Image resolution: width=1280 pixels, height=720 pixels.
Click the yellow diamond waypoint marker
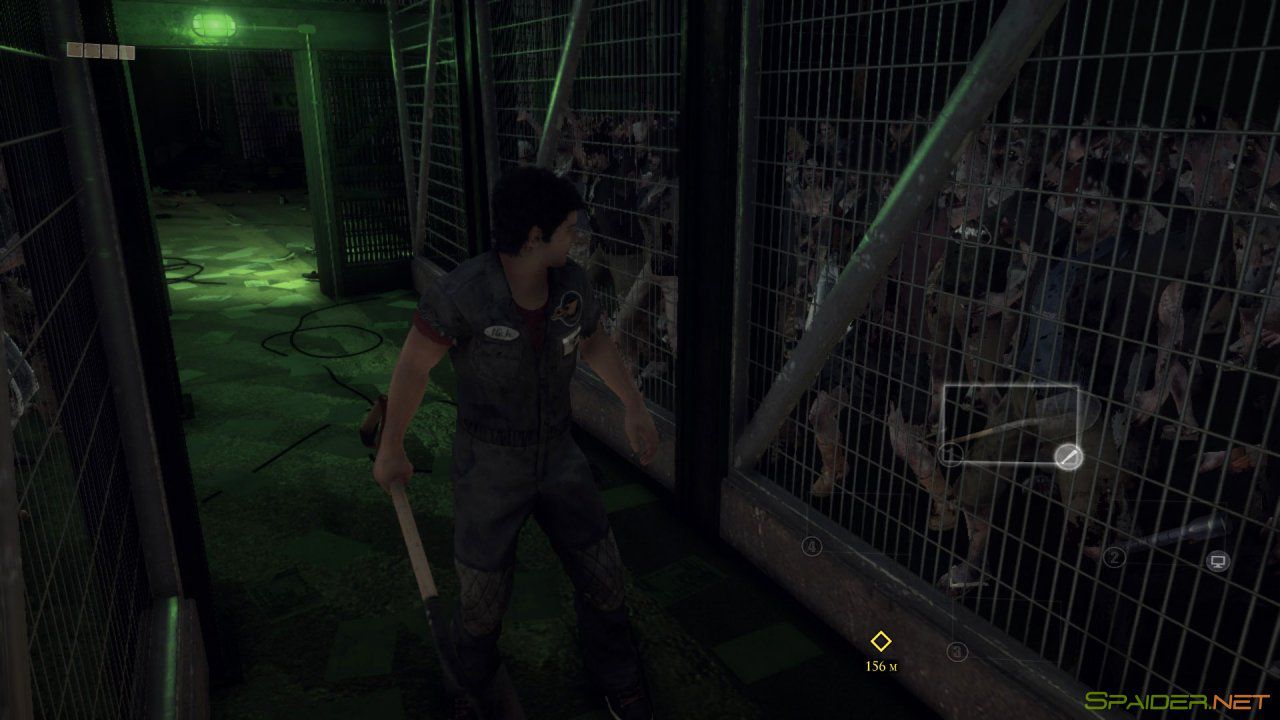[880, 640]
